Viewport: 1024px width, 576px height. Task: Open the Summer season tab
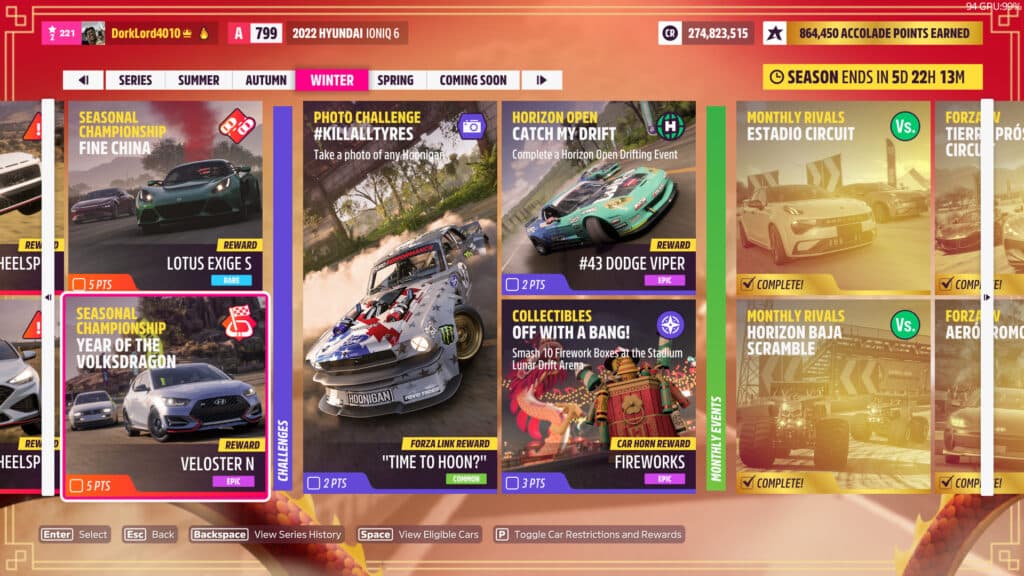click(198, 80)
